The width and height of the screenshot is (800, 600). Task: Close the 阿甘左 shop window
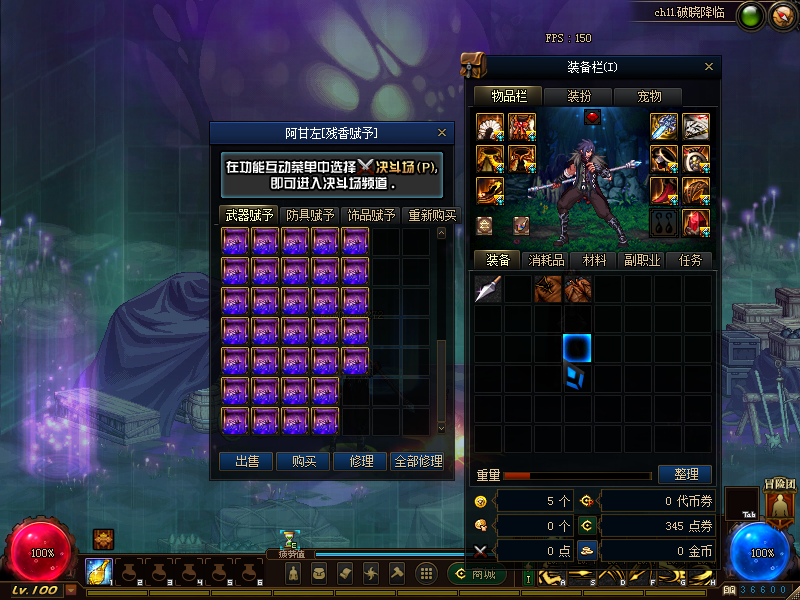coord(442,132)
